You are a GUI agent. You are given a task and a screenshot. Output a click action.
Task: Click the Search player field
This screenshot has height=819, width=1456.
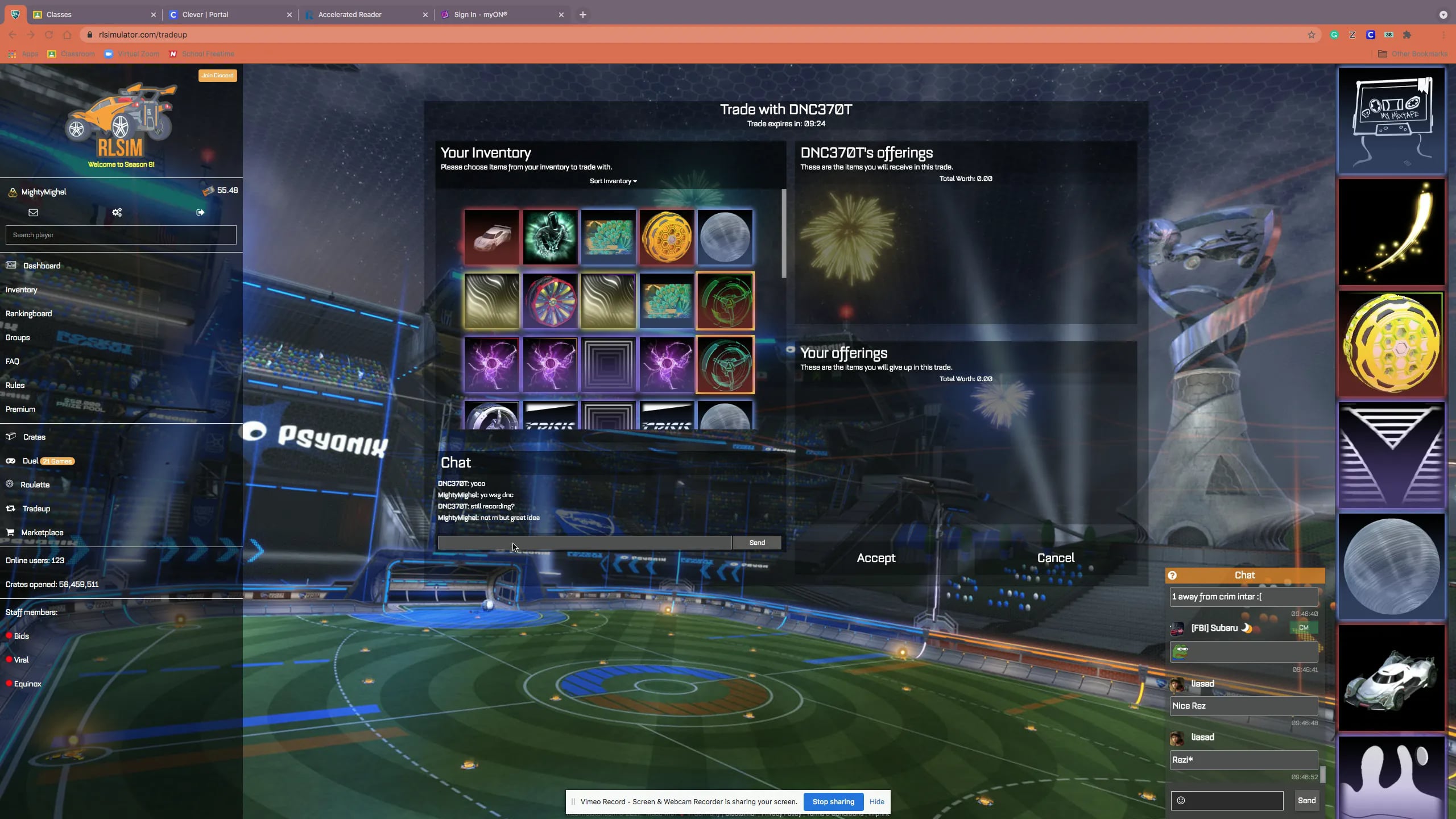click(x=121, y=235)
